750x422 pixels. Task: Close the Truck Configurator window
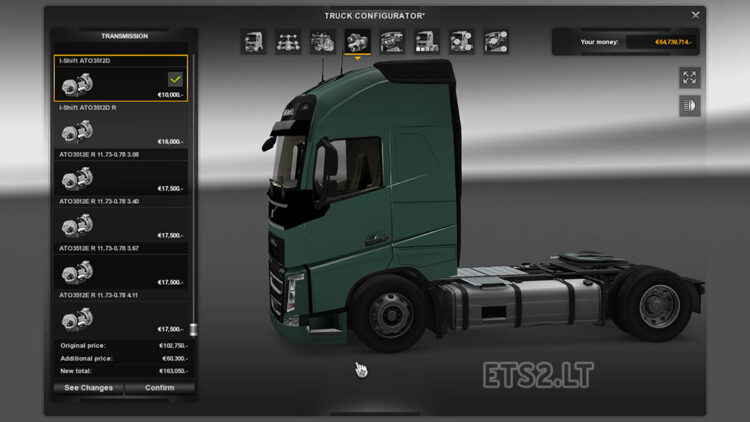click(695, 15)
